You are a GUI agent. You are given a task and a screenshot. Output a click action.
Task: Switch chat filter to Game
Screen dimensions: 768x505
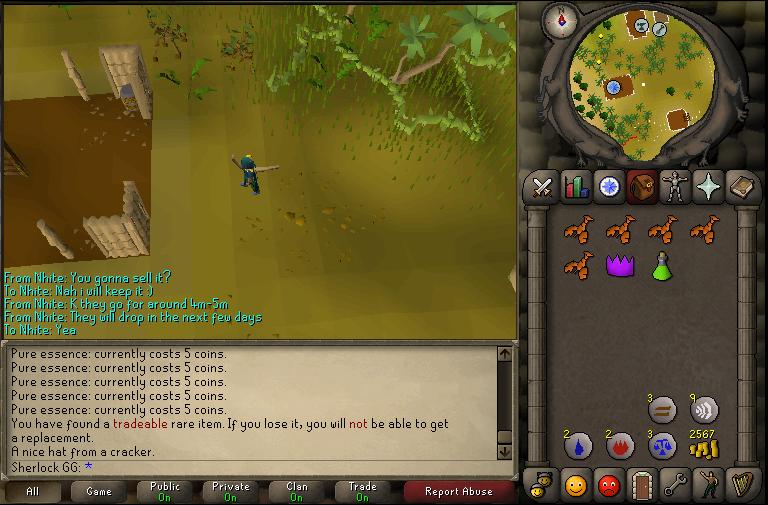tap(99, 491)
